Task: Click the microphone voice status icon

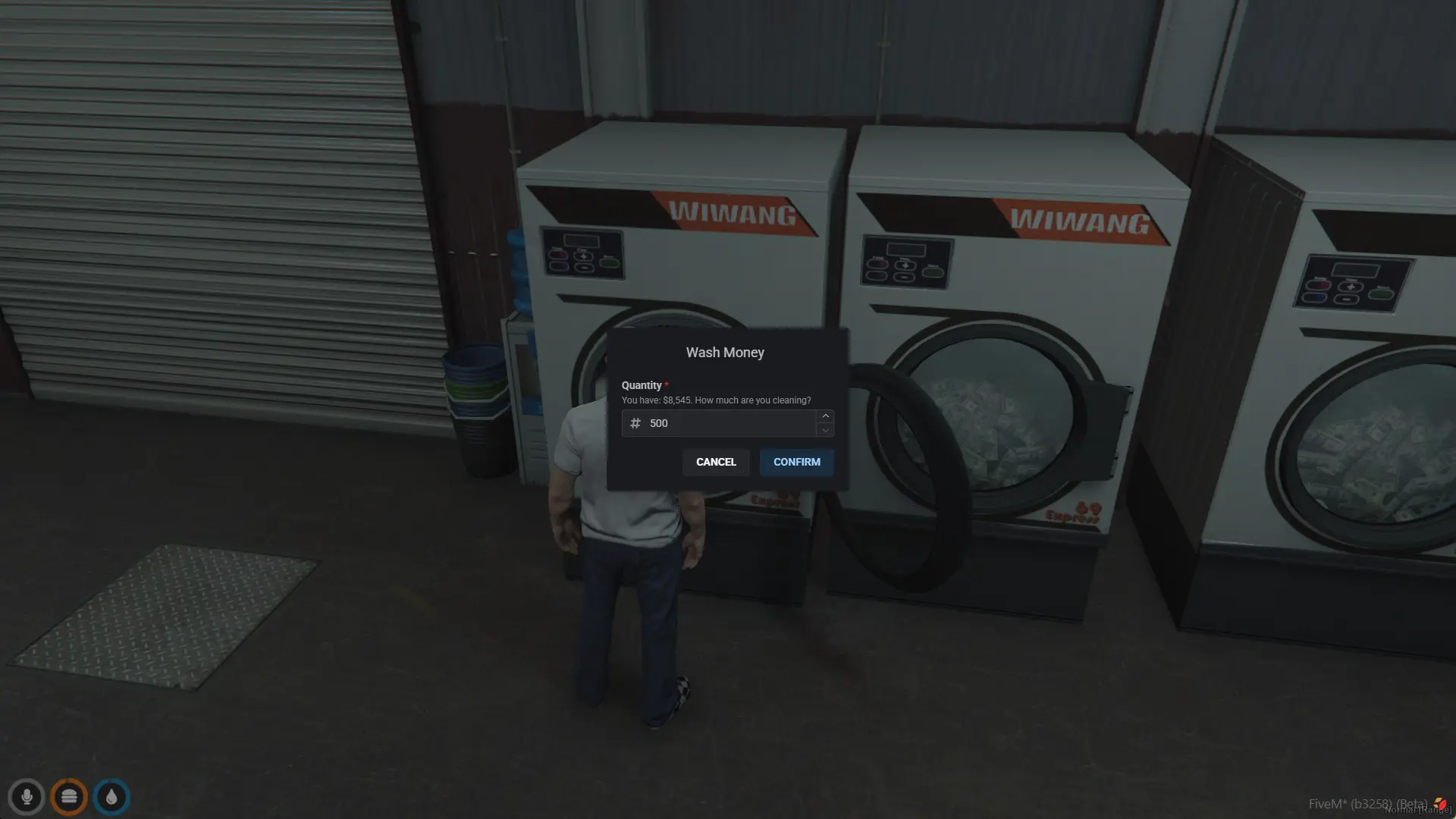Action: pos(27,797)
